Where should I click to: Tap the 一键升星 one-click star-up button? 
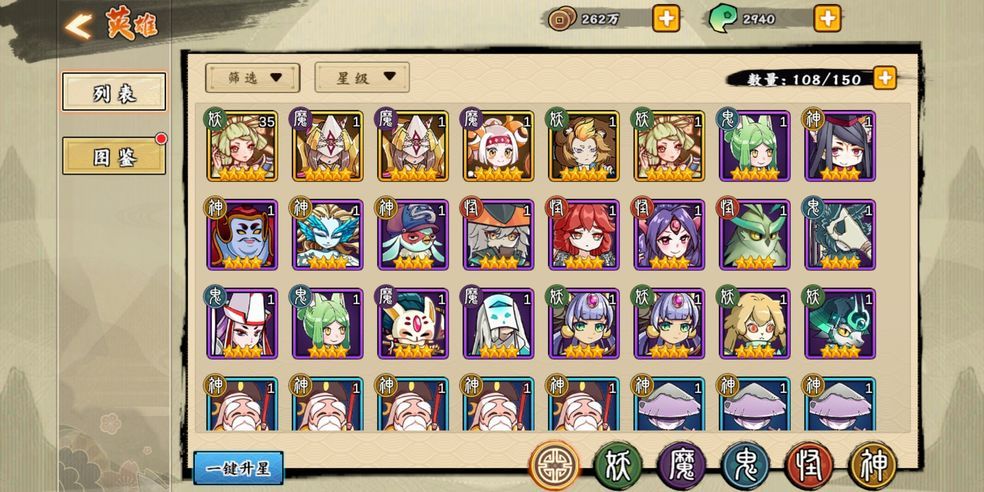click(238, 468)
